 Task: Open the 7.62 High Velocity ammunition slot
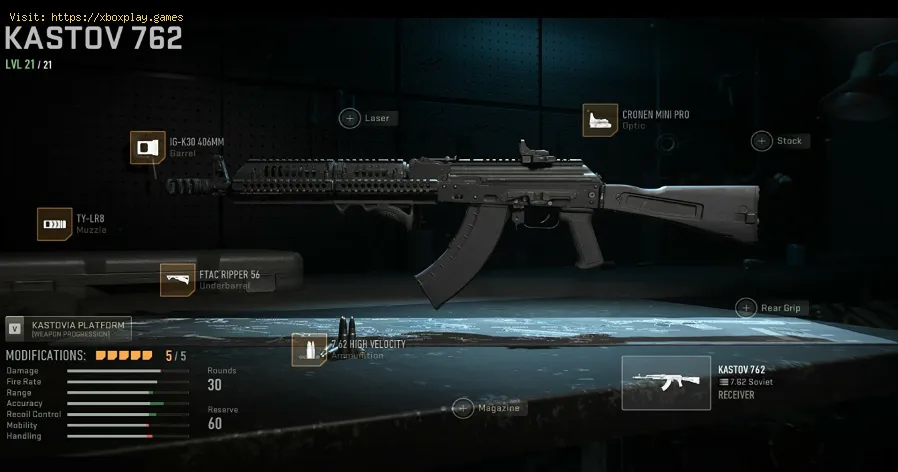[x=309, y=350]
